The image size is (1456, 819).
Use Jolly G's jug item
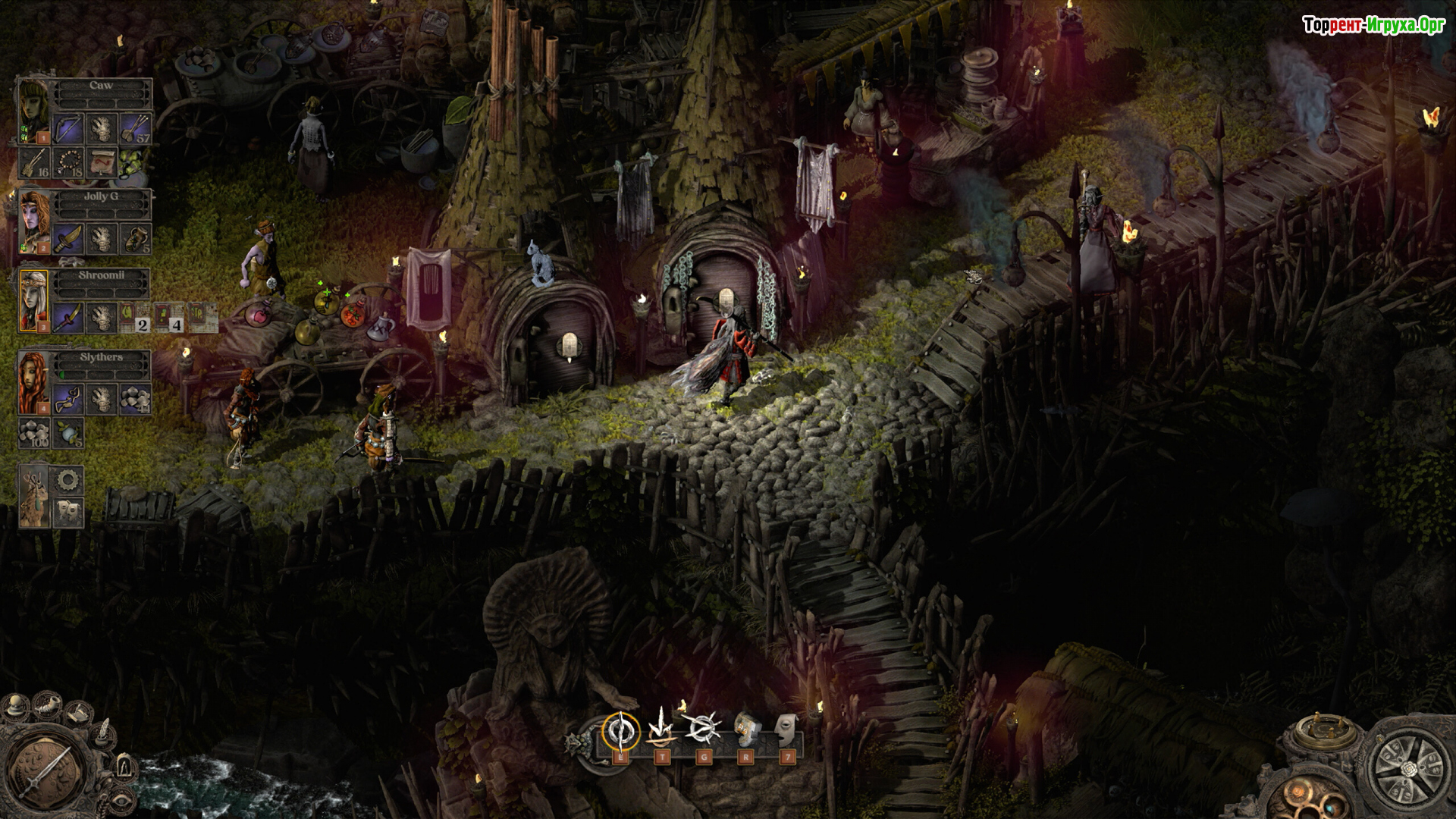[135, 239]
